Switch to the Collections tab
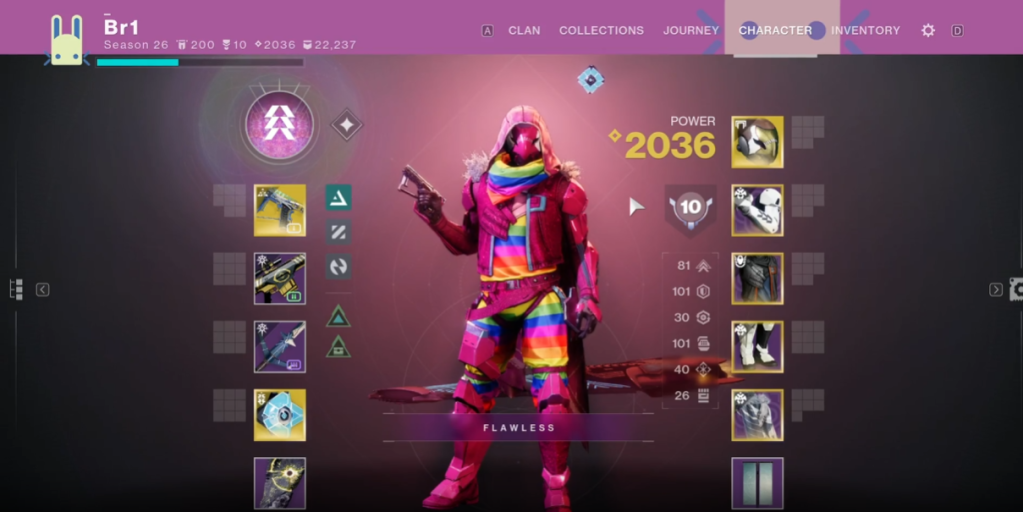 point(601,30)
